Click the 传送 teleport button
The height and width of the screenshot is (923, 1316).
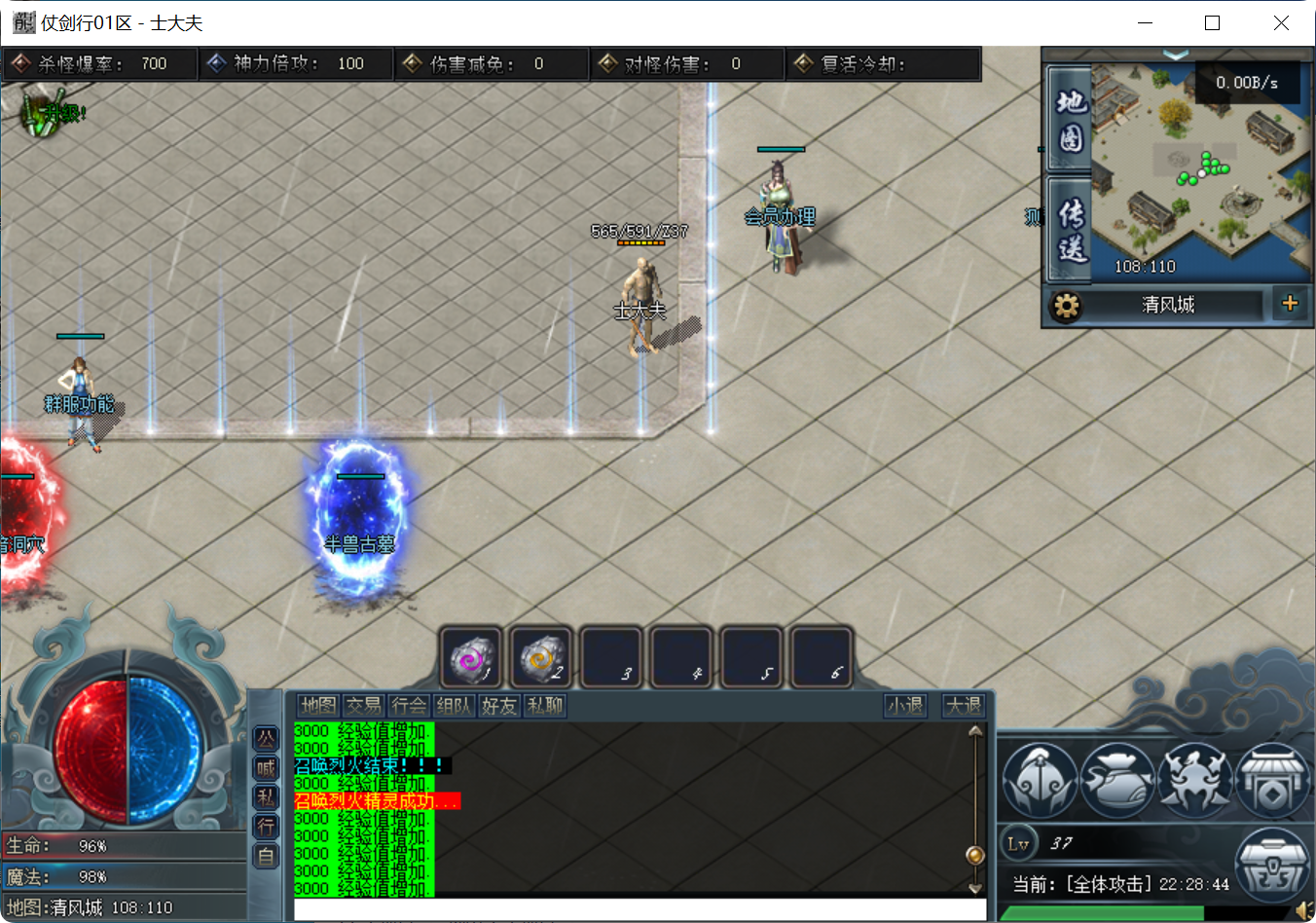click(1070, 230)
